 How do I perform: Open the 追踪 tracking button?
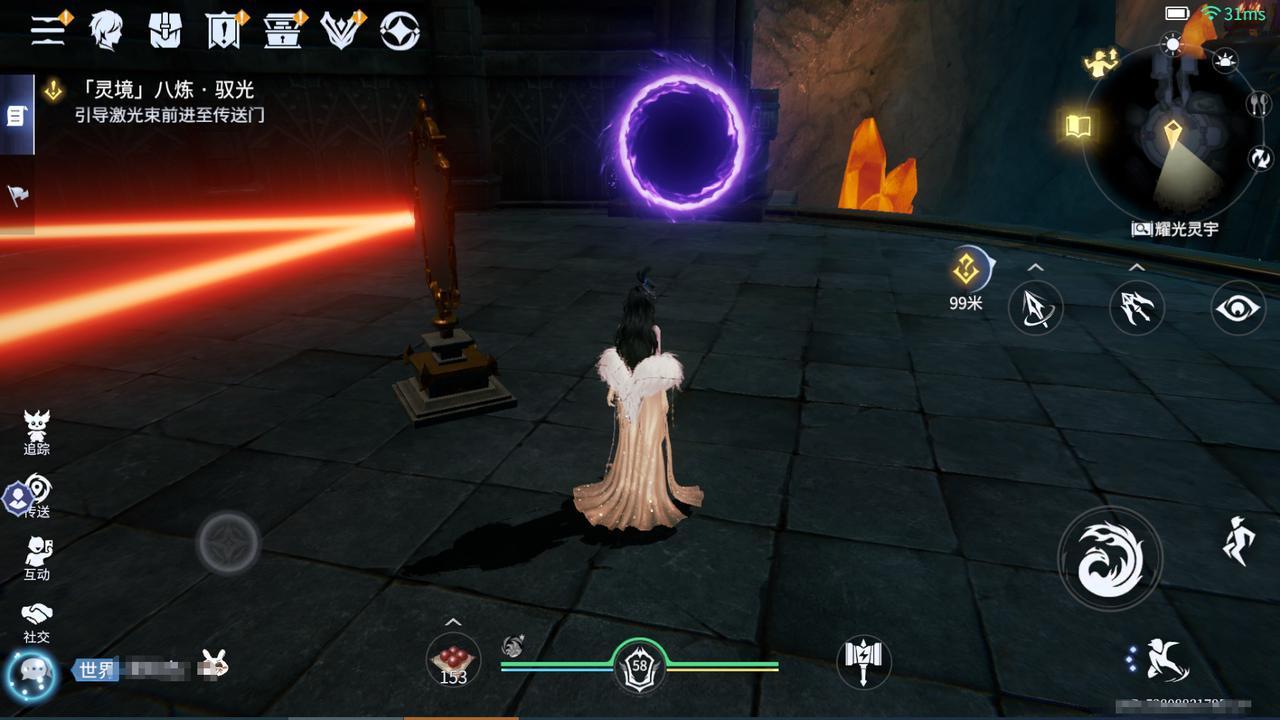[x=37, y=433]
